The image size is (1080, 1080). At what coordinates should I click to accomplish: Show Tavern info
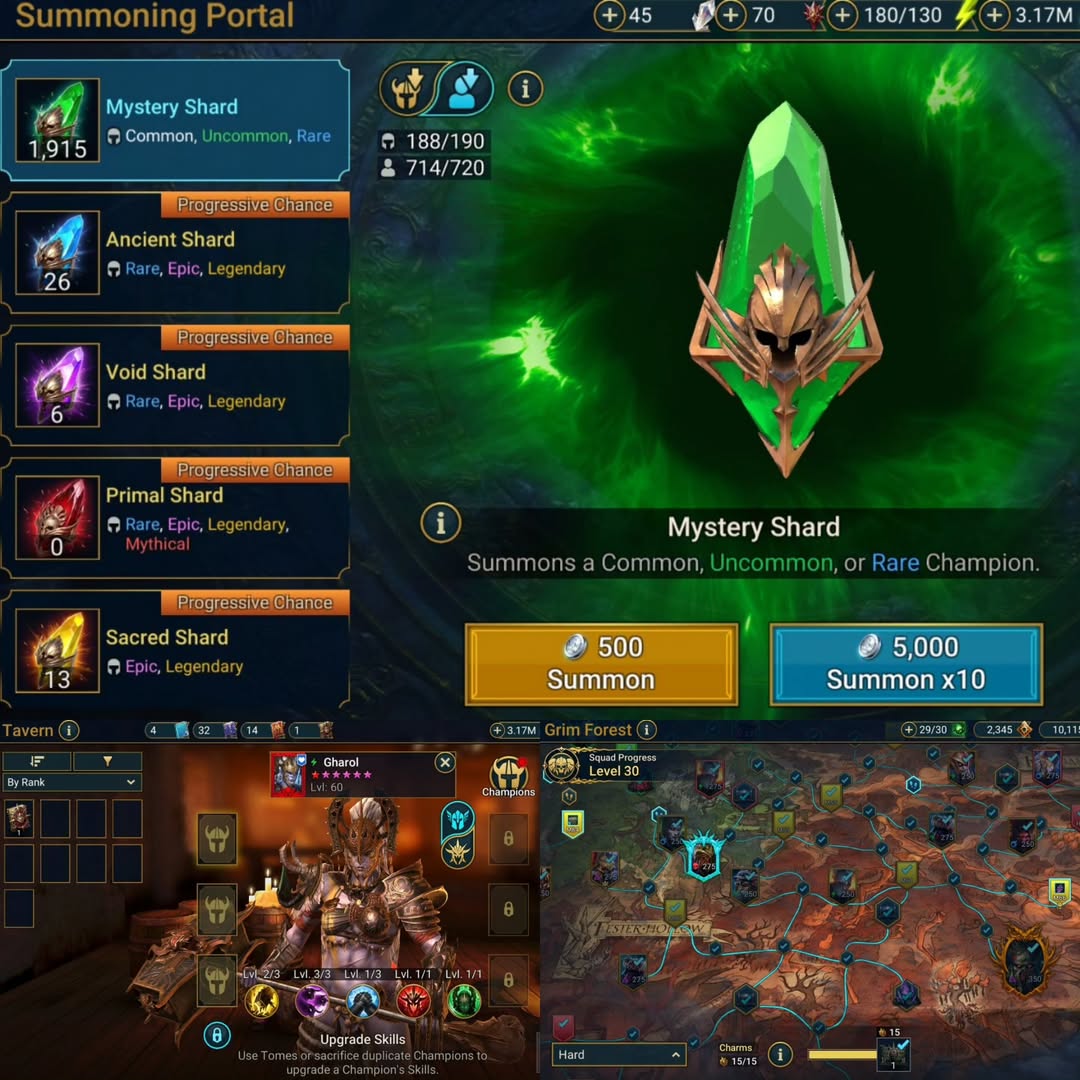coord(68,730)
